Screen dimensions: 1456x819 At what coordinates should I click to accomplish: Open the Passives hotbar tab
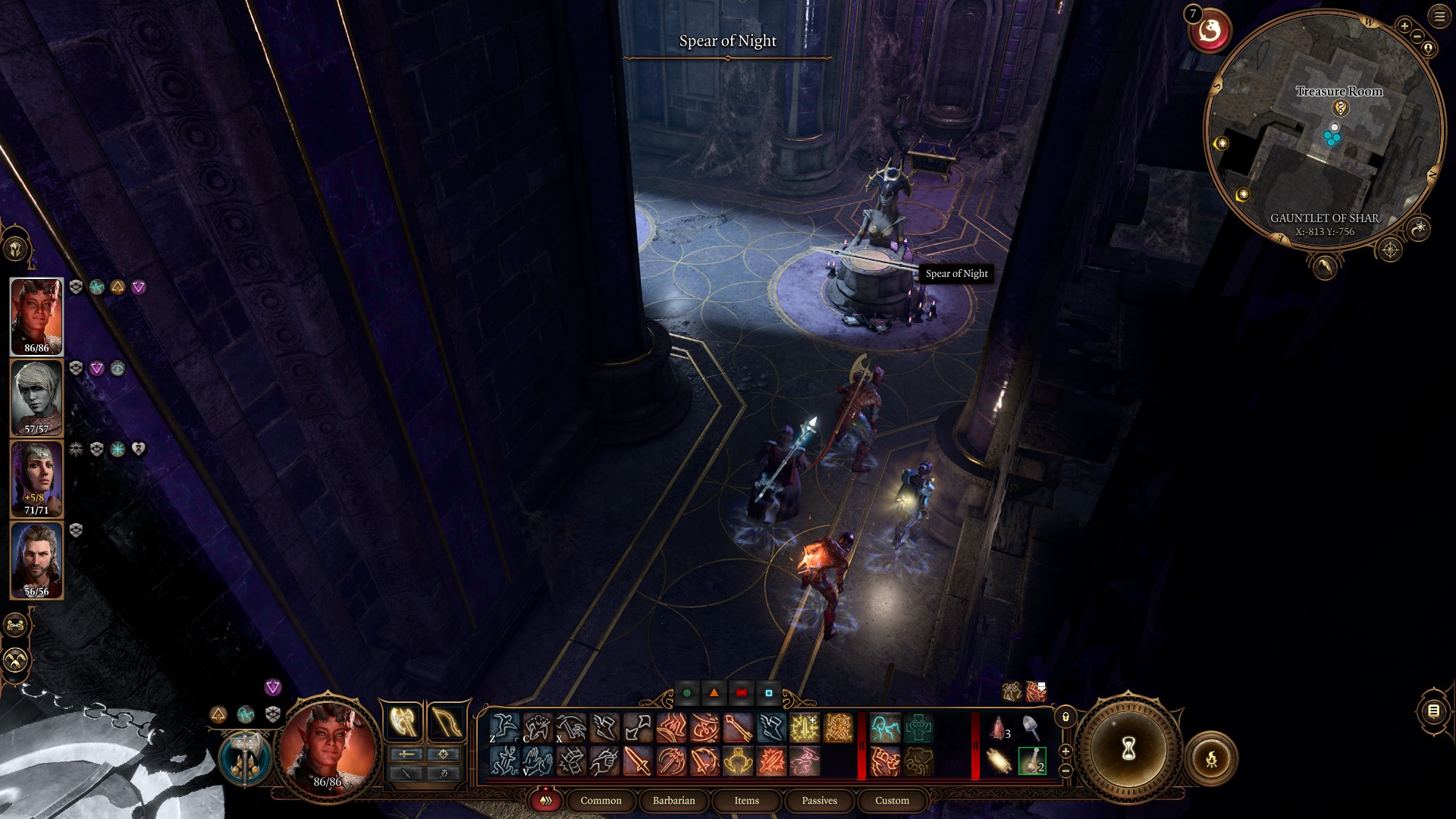click(819, 801)
